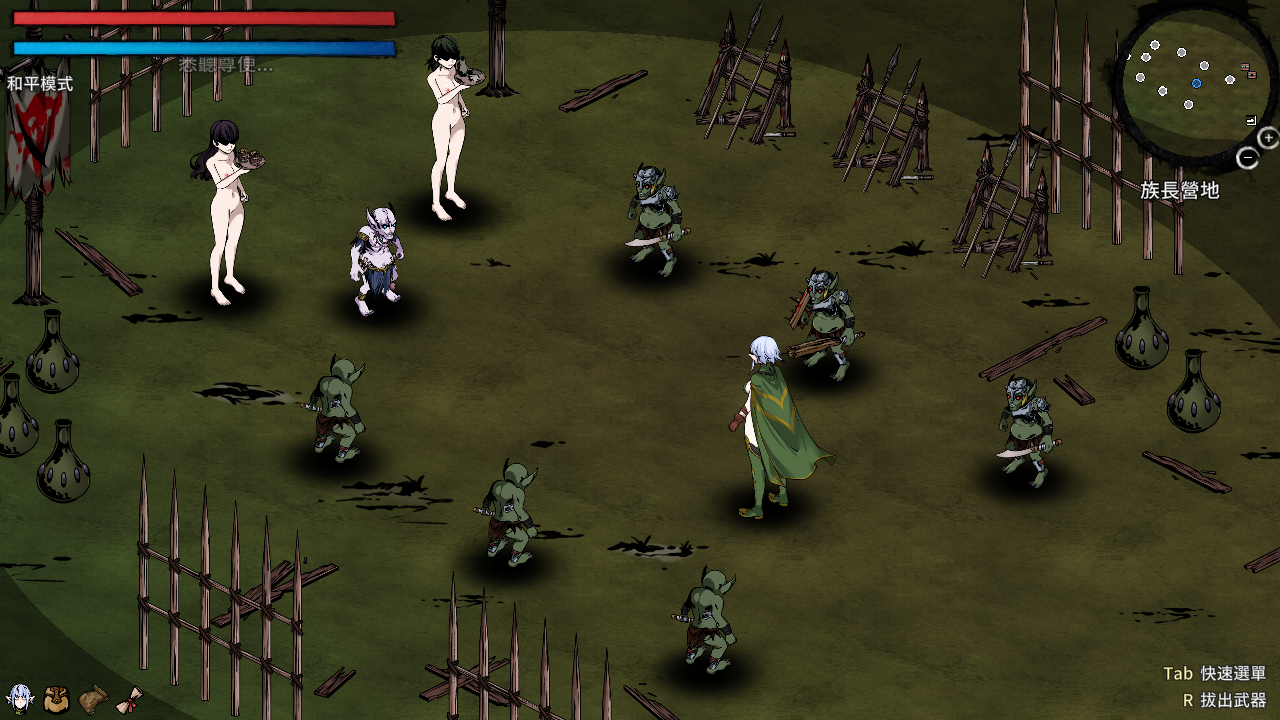Zoom in the minimap with plus button
The height and width of the screenshot is (720, 1280).
pos(1268,138)
